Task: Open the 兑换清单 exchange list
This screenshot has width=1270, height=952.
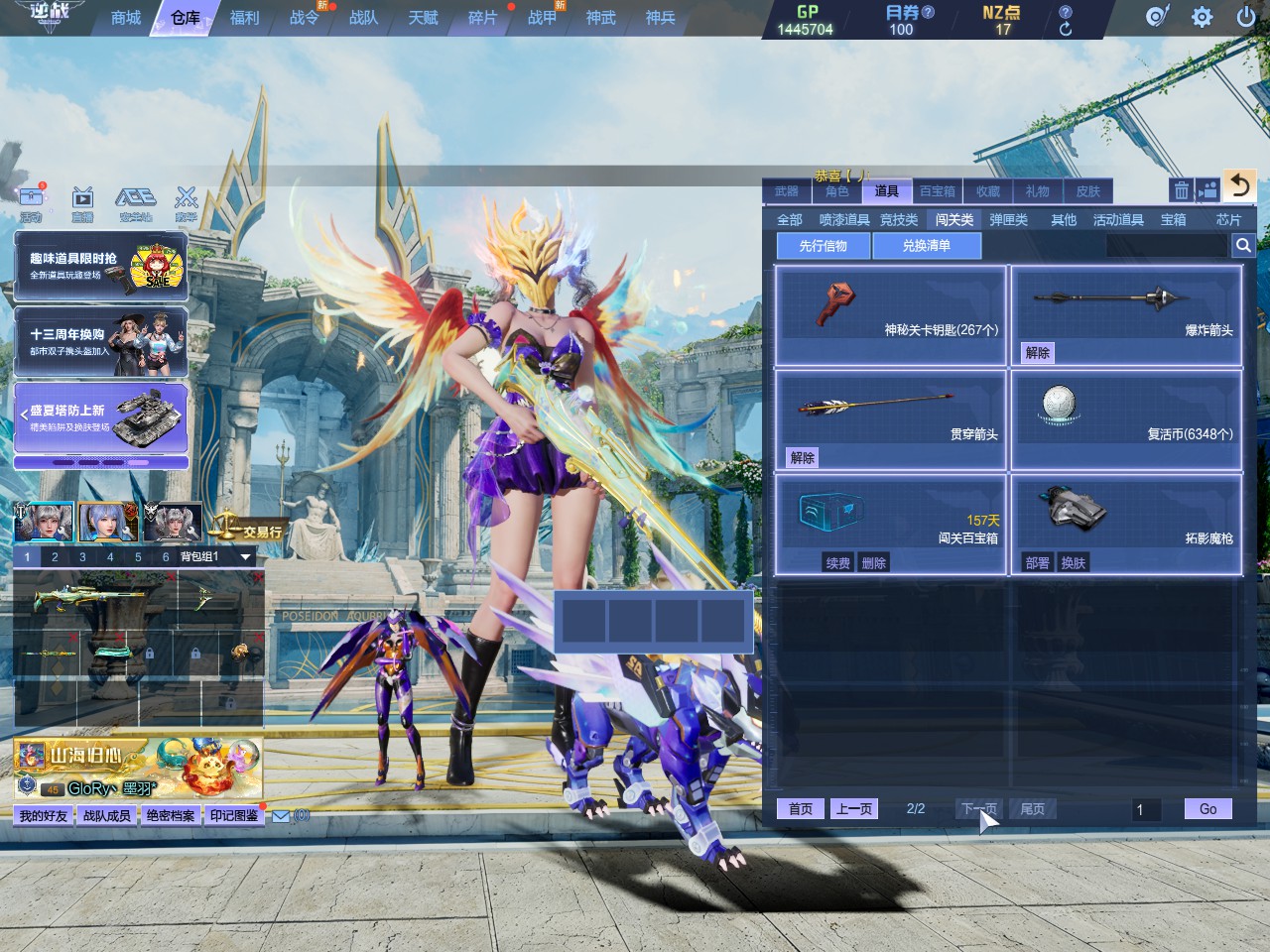Action: (926, 246)
